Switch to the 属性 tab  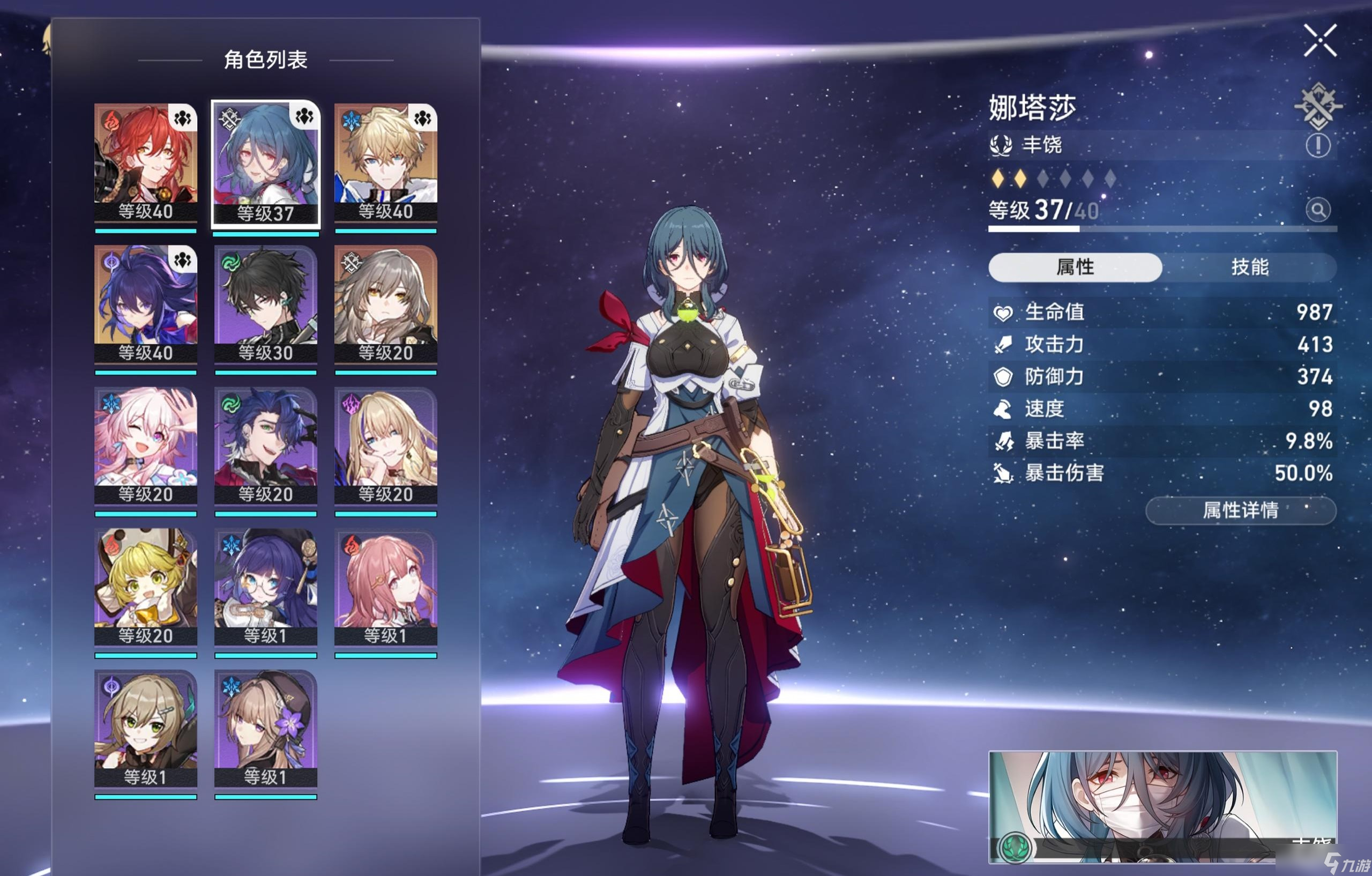click(1077, 269)
